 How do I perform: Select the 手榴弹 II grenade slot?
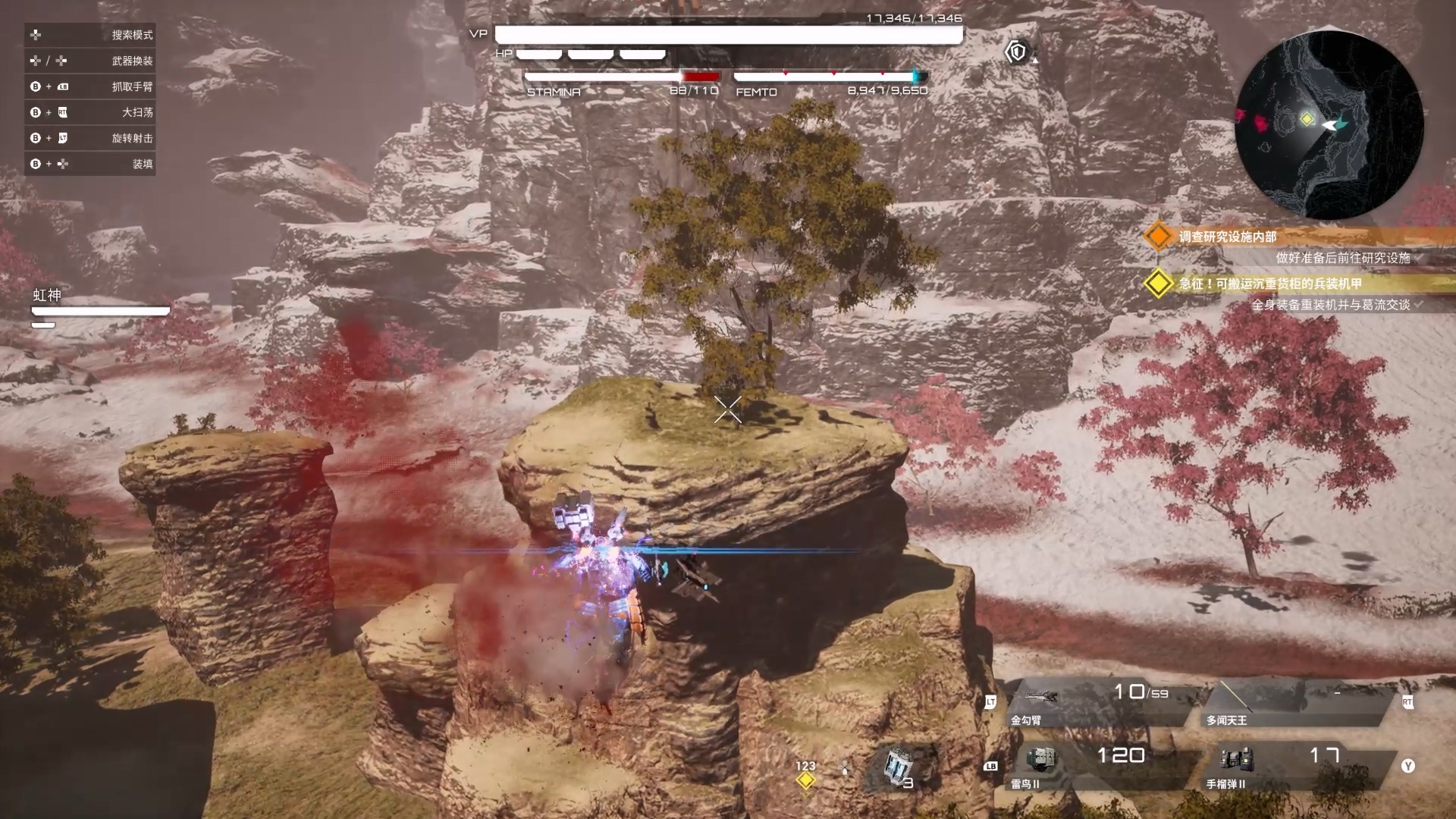[x=1289, y=766]
